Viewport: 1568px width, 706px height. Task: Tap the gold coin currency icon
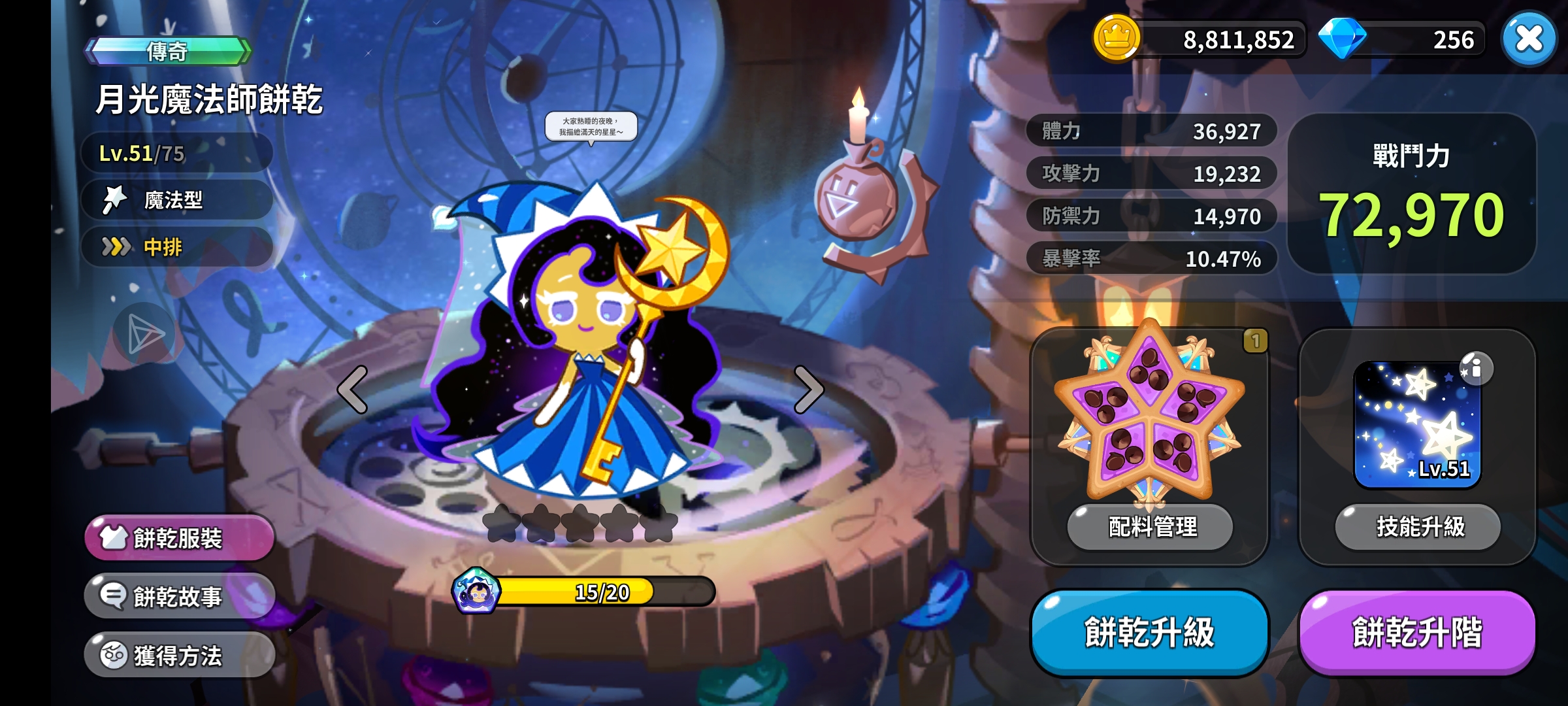1117,38
